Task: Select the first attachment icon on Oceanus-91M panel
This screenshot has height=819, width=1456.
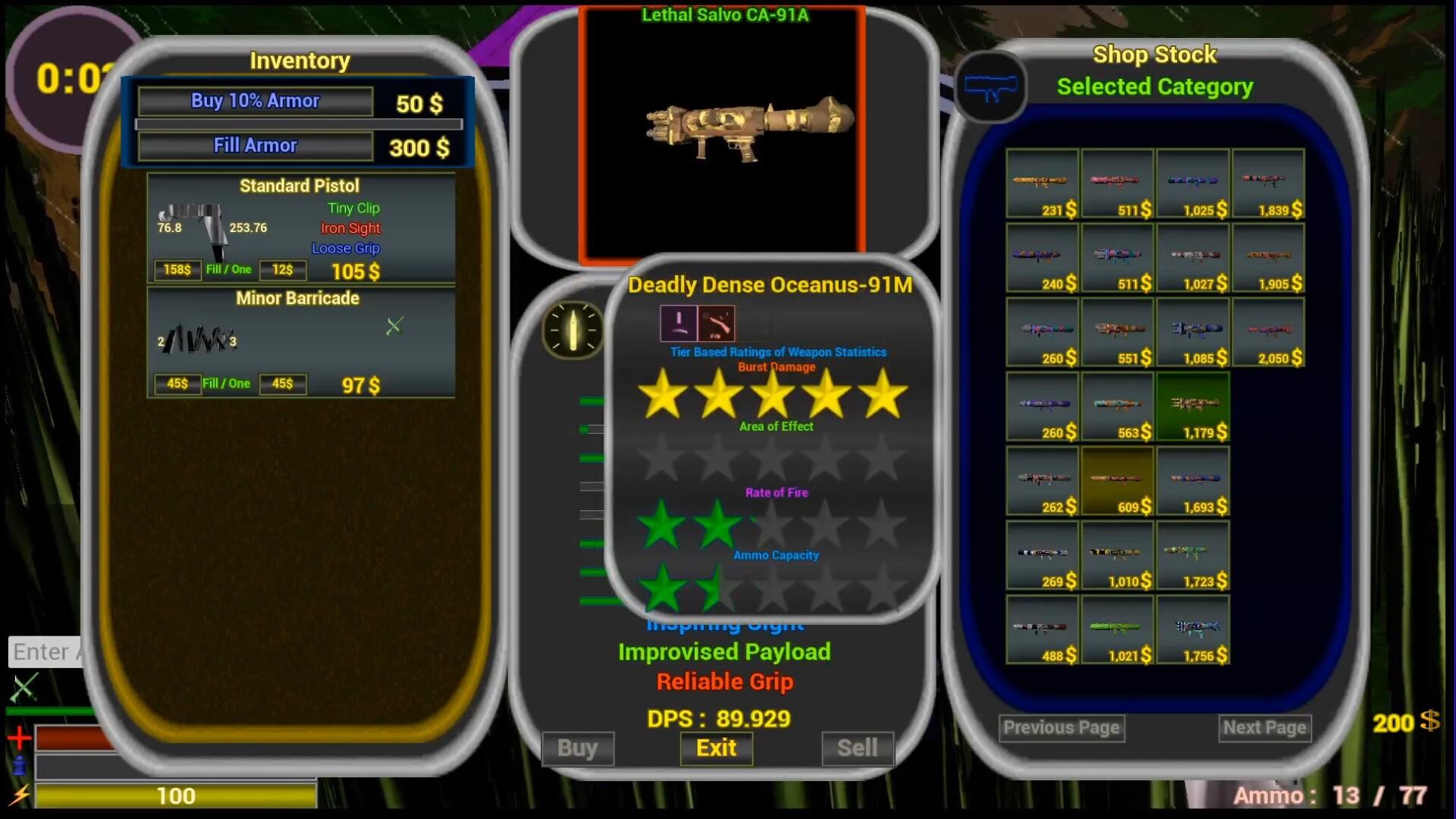Action: (677, 322)
